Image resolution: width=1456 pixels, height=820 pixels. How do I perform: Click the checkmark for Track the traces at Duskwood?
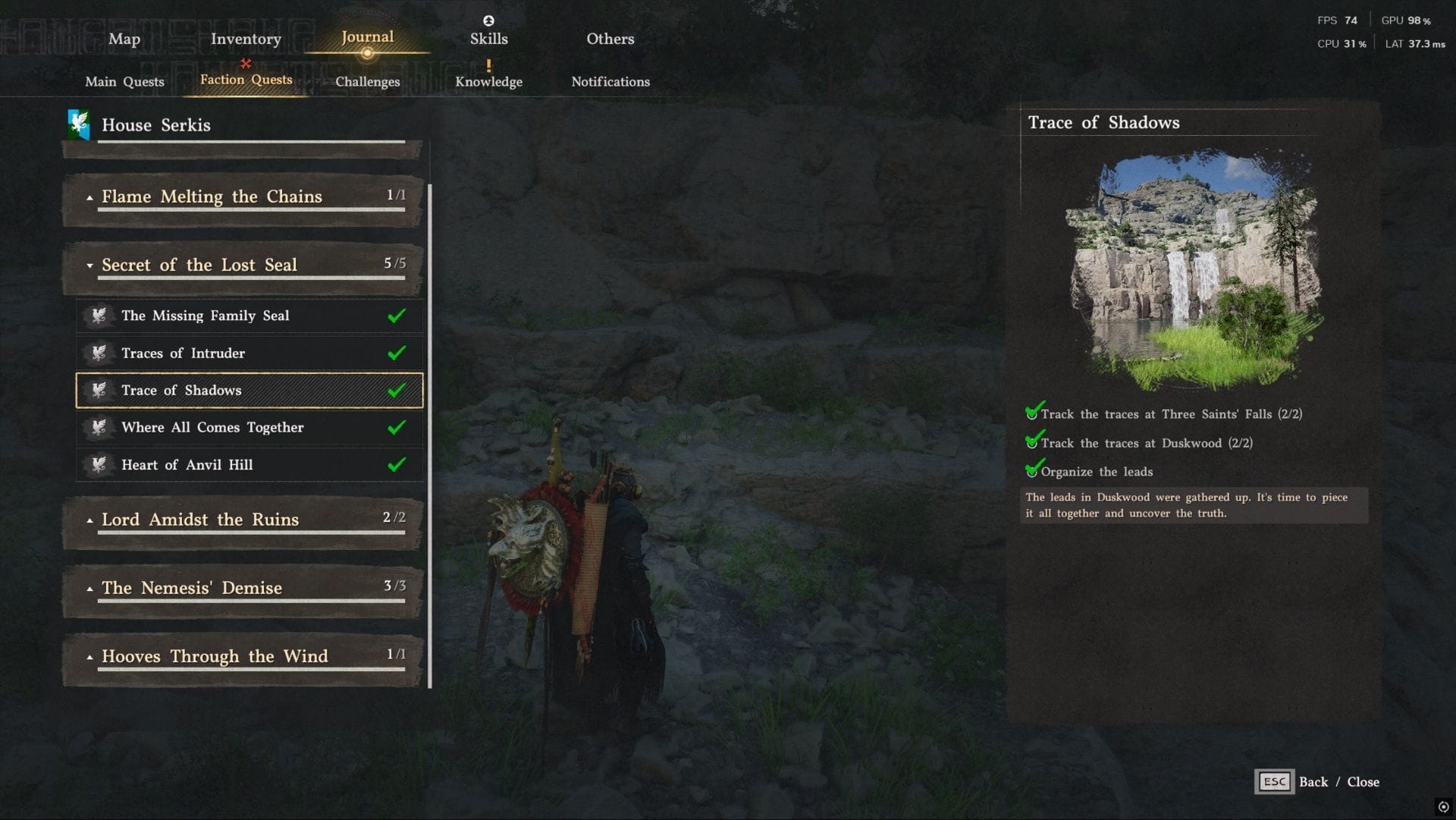1033,442
